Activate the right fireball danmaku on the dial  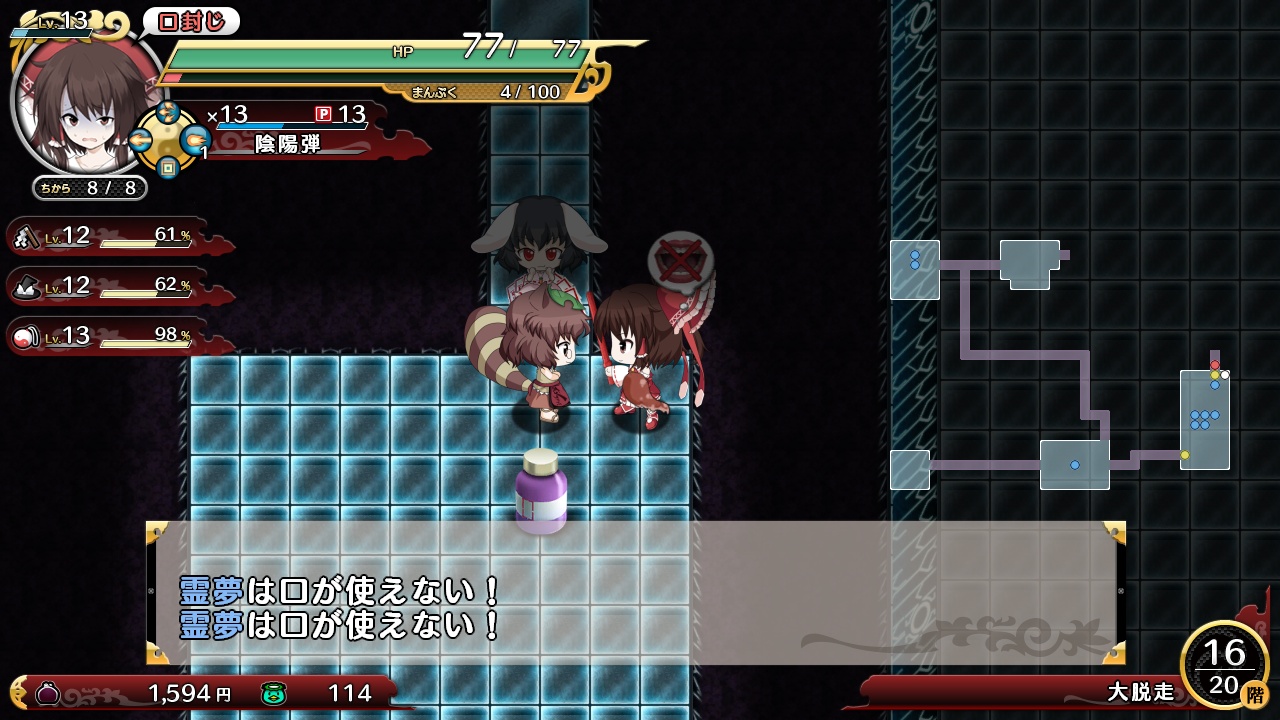[196, 141]
